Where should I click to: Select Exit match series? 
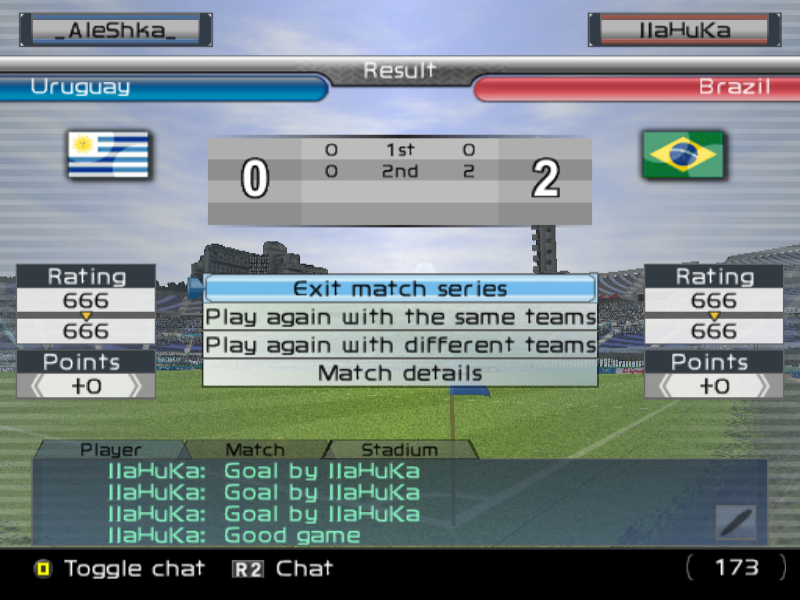pyautogui.click(x=400, y=289)
